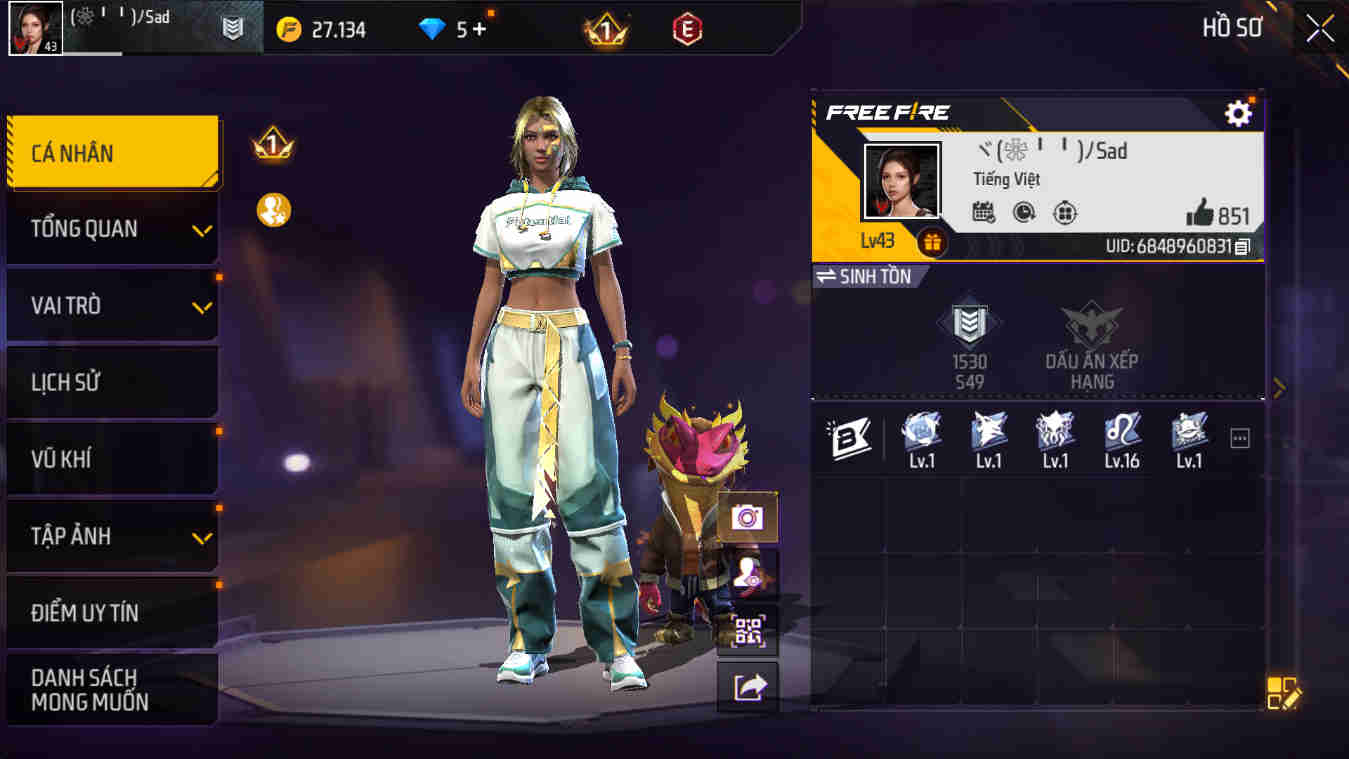Expand the VAI TRÒ section
1349x759 pixels.
tap(112, 305)
